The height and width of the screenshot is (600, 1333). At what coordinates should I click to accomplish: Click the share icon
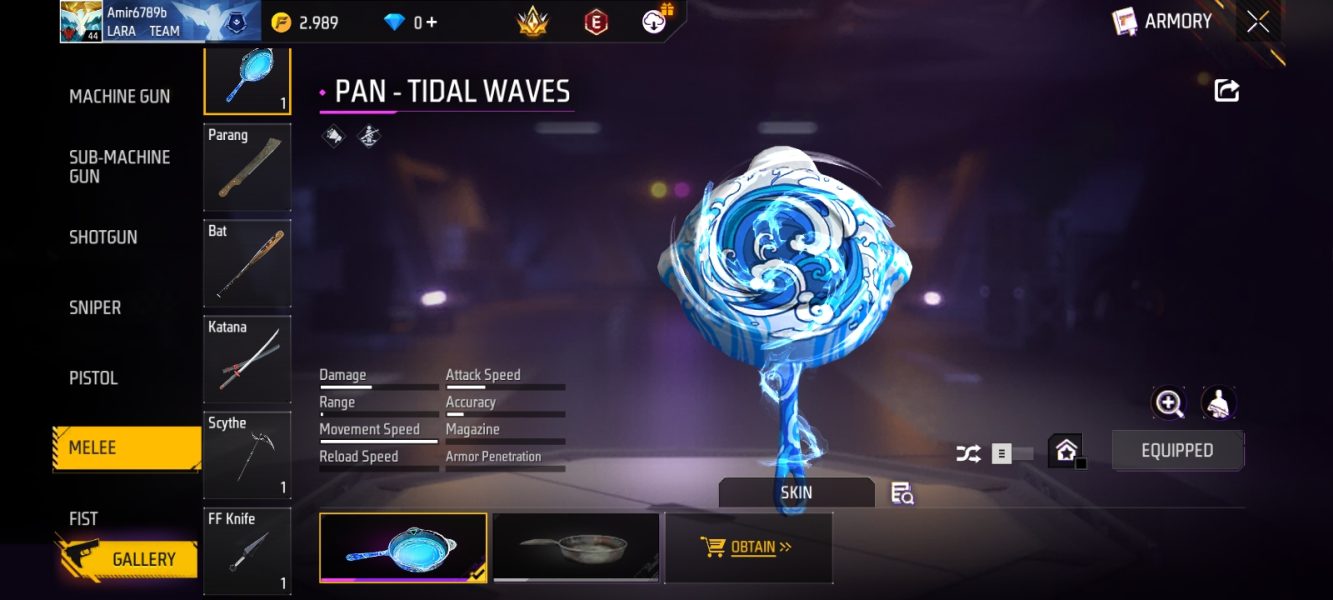(1227, 91)
